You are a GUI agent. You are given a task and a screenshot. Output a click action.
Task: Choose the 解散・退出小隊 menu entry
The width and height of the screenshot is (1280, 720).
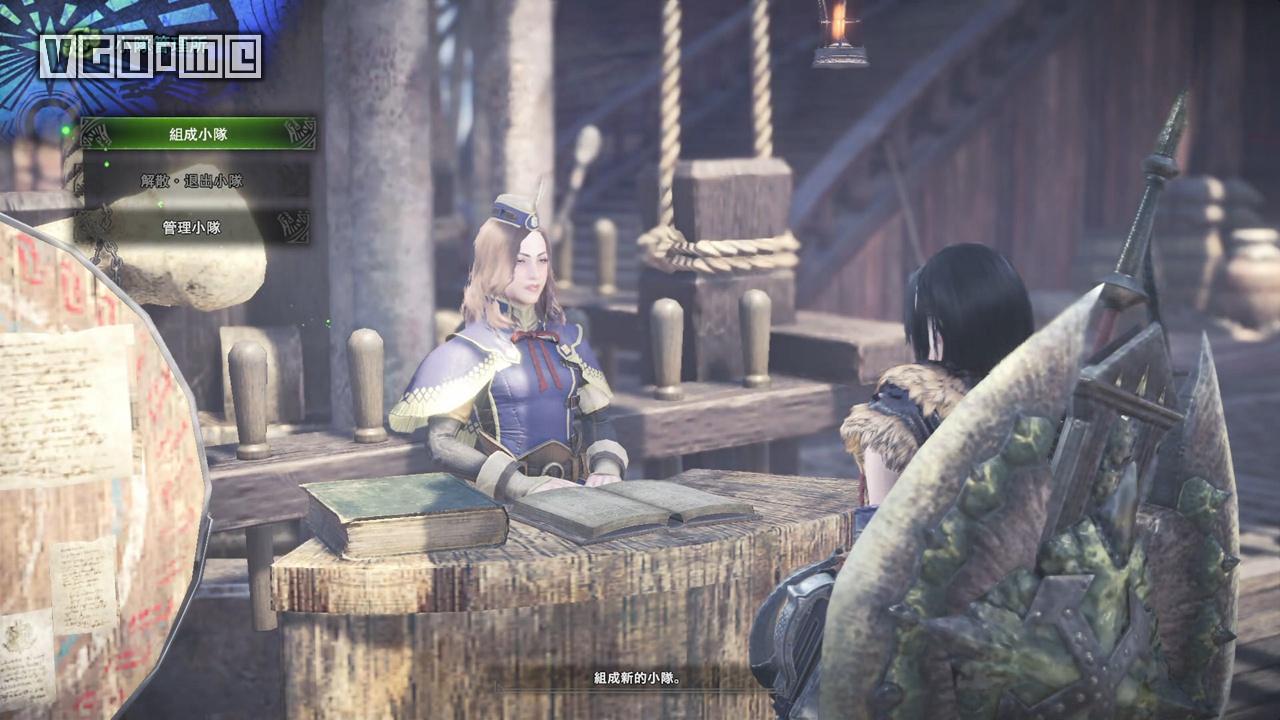tap(191, 181)
